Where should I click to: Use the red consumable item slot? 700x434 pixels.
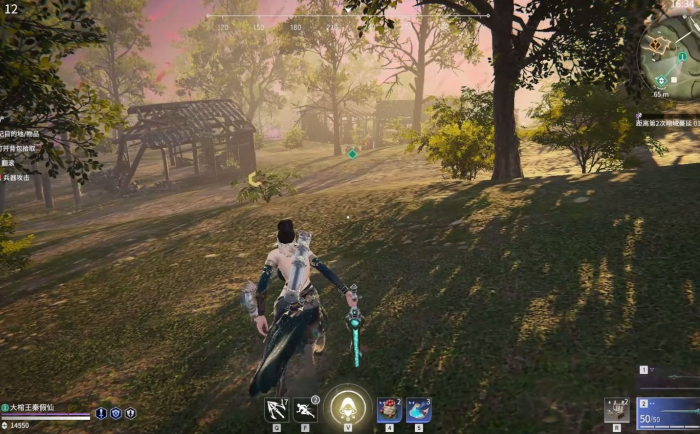click(x=389, y=409)
